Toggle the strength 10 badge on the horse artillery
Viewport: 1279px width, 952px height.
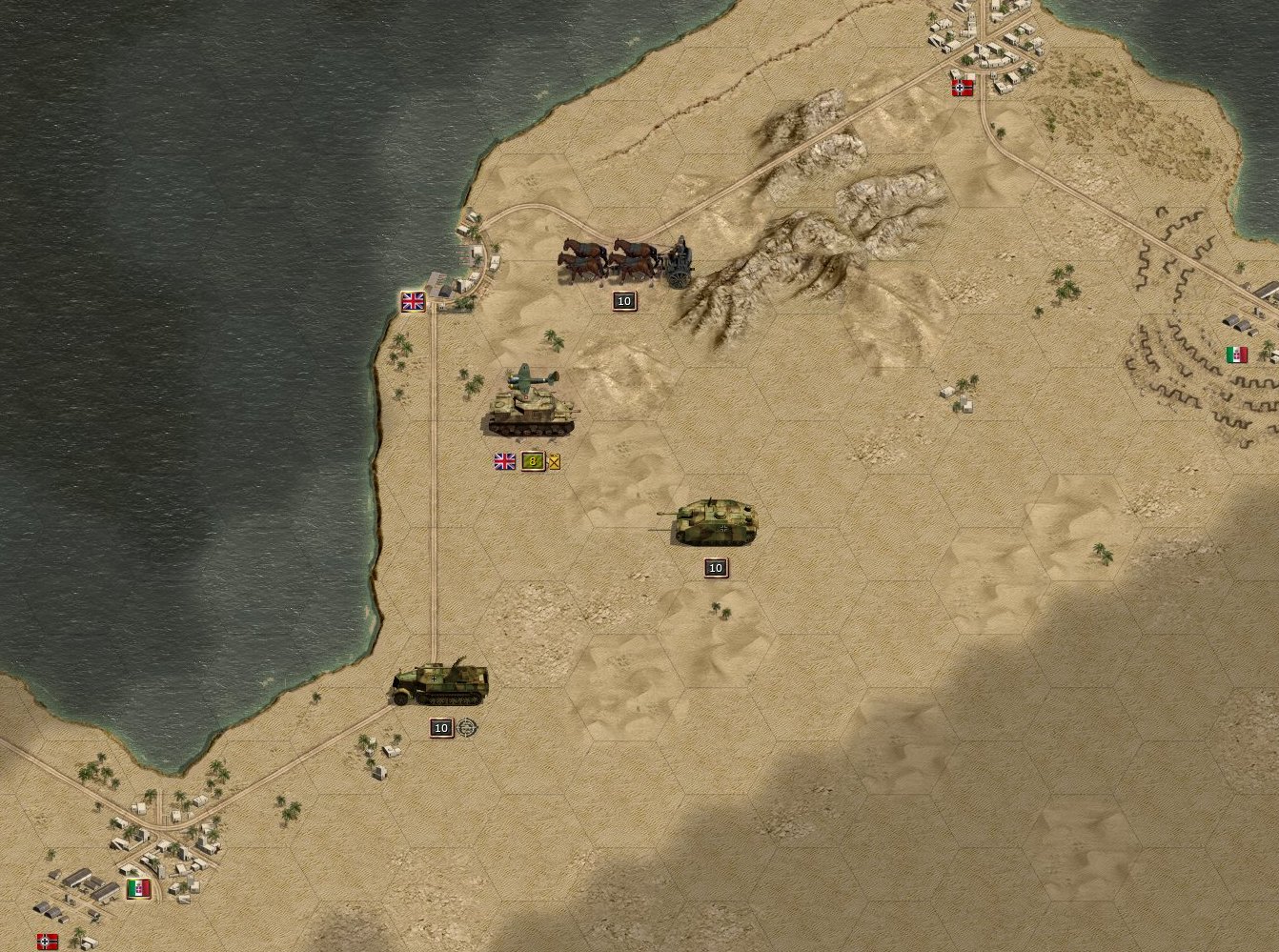(x=623, y=300)
